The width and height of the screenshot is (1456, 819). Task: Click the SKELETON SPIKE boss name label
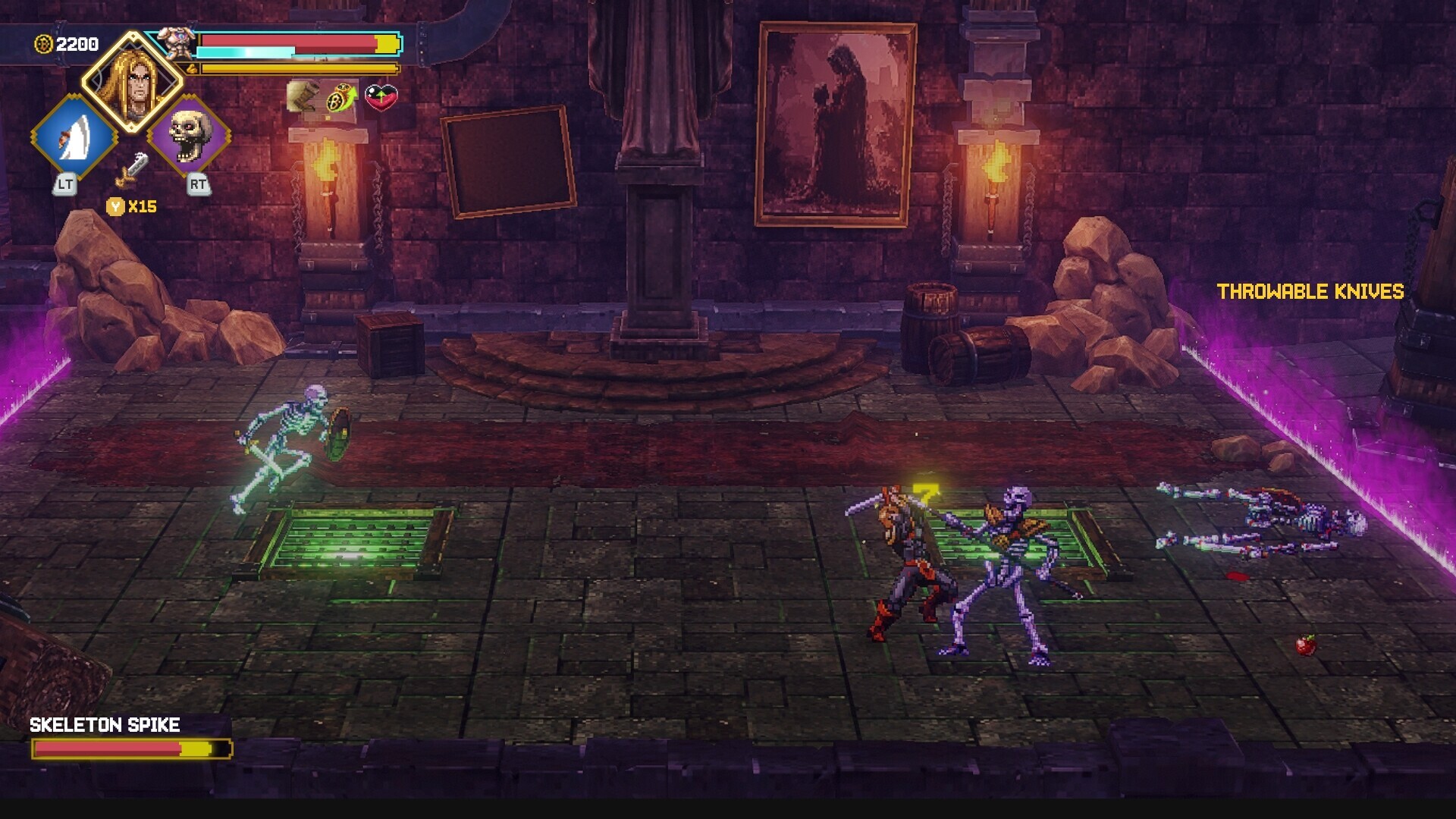[x=105, y=725]
